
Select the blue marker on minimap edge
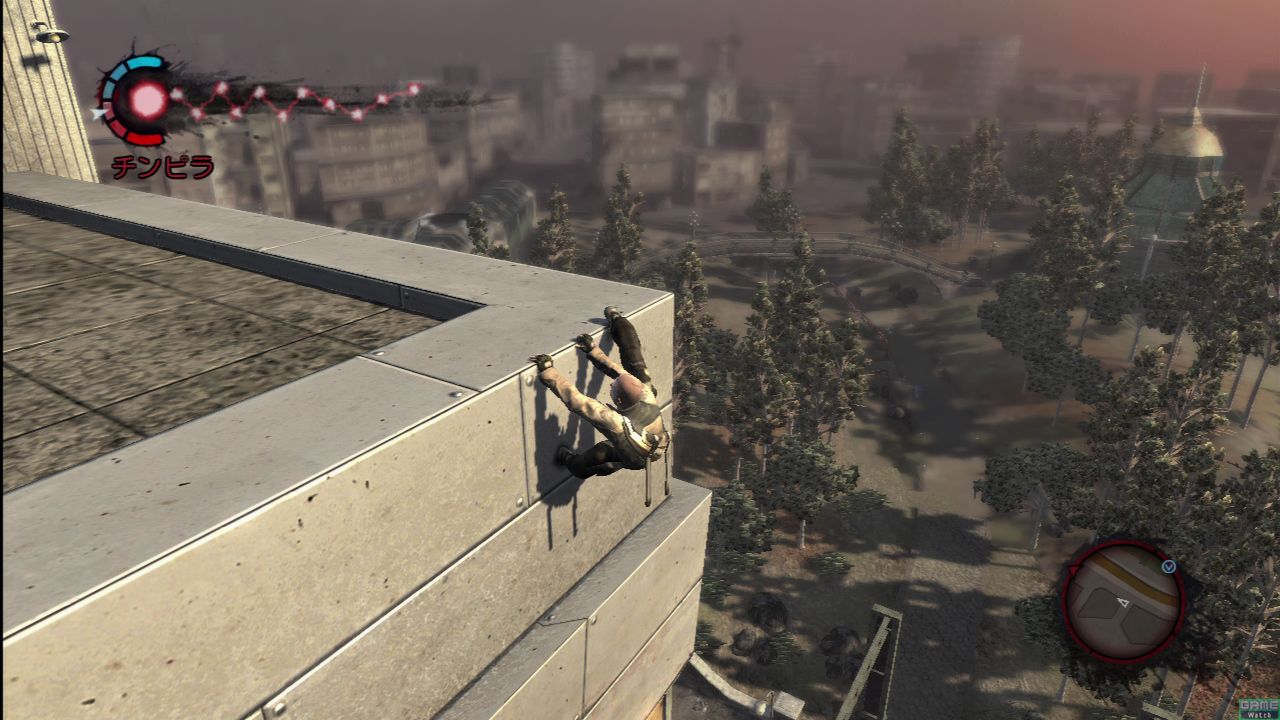click(x=1168, y=566)
